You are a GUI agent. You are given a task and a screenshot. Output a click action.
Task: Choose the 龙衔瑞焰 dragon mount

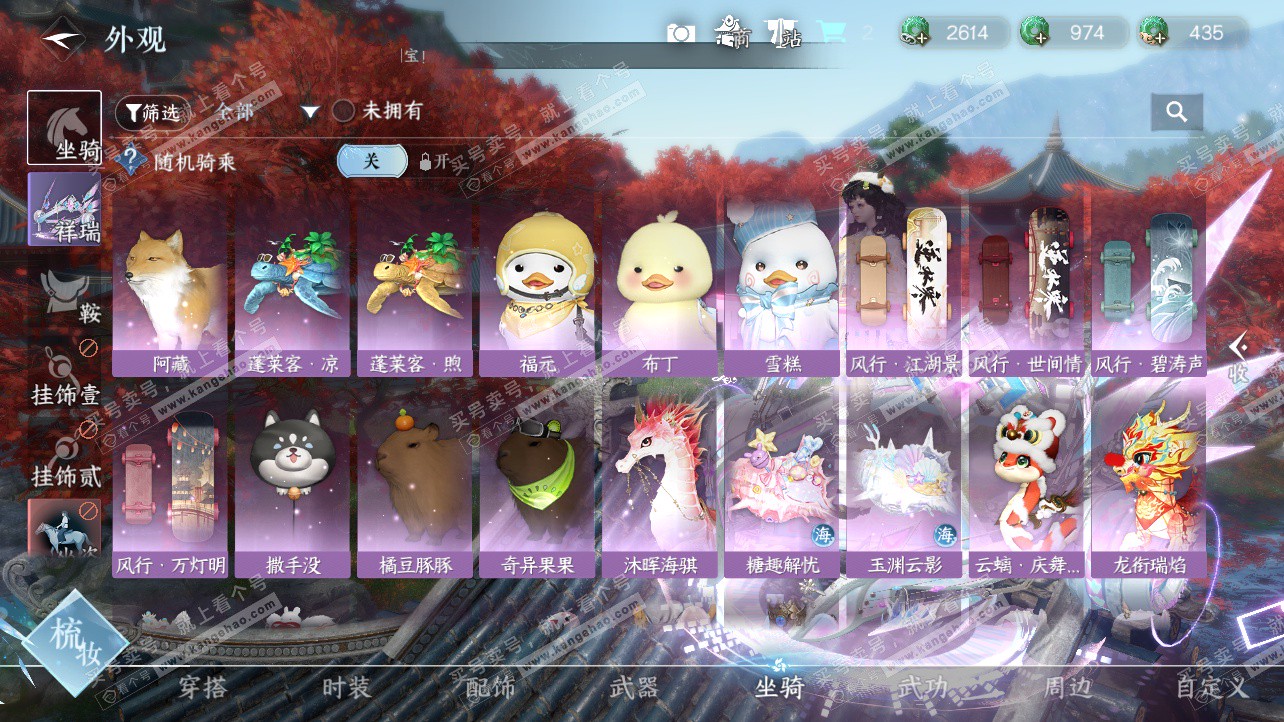[x=1149, y=487]
